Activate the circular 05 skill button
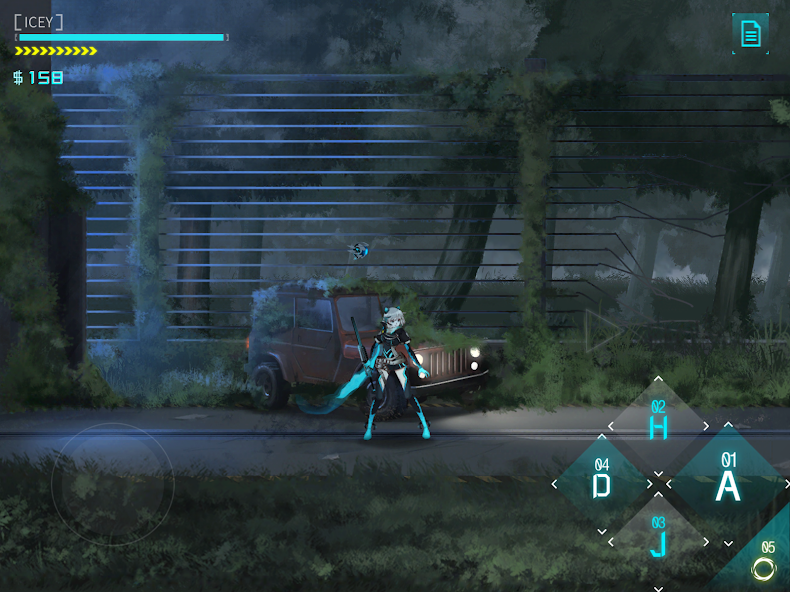Screen dimensions: 790x592 coord(765,566)
